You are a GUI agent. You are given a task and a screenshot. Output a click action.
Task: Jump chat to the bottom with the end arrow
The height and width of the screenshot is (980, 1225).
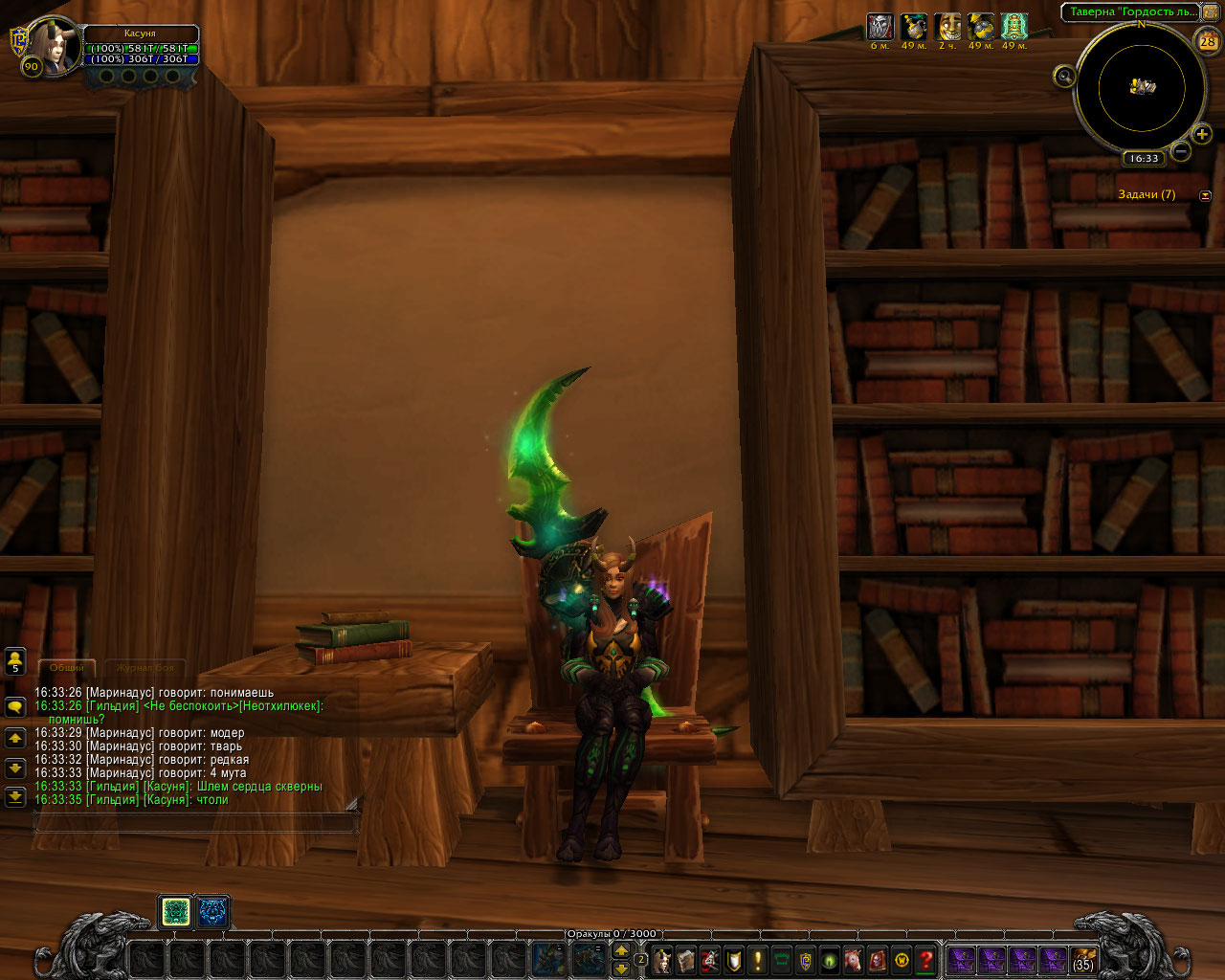pyautogui.click(x=15, y=796)
